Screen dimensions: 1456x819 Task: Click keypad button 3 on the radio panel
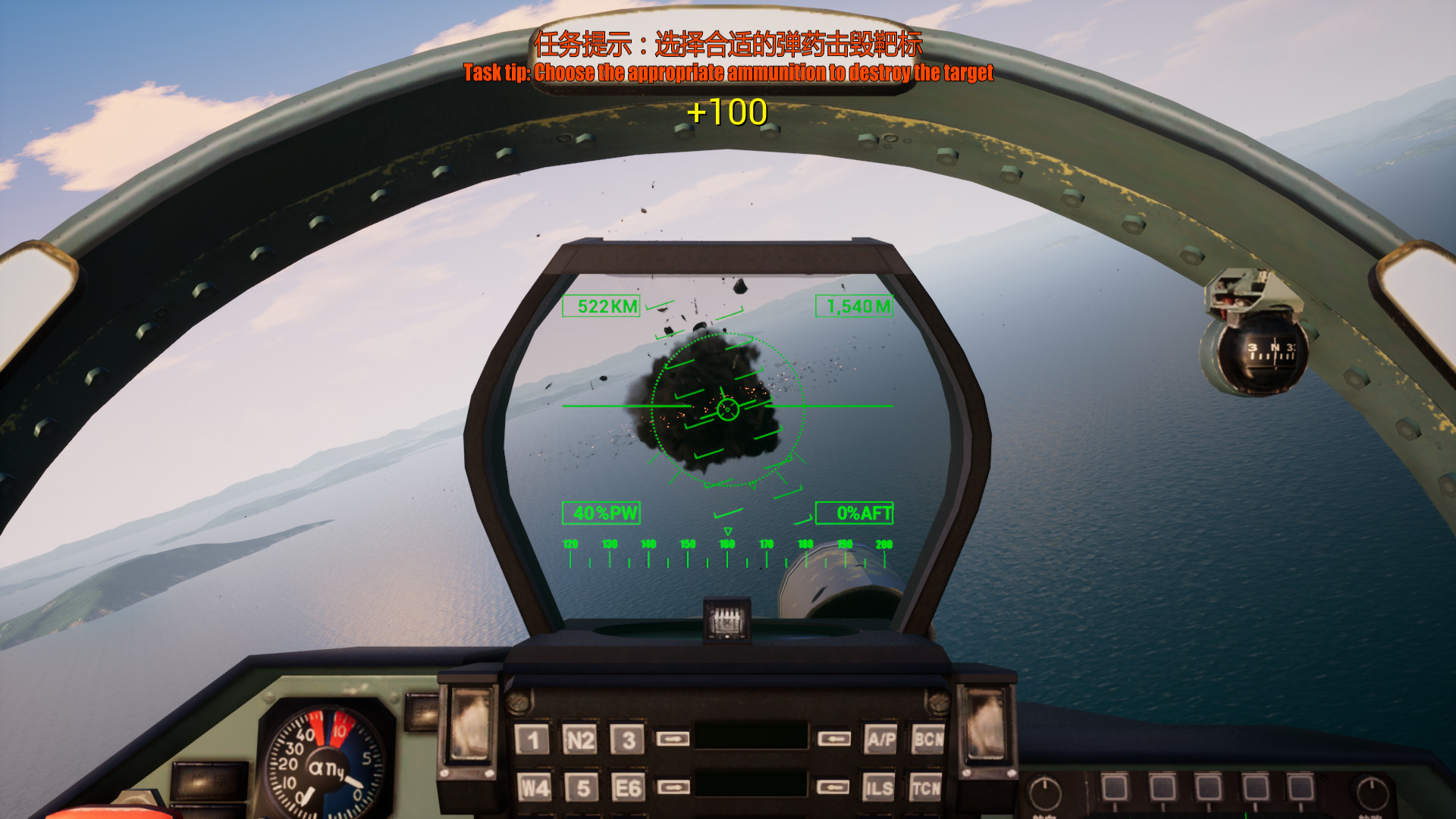(628, 738)
